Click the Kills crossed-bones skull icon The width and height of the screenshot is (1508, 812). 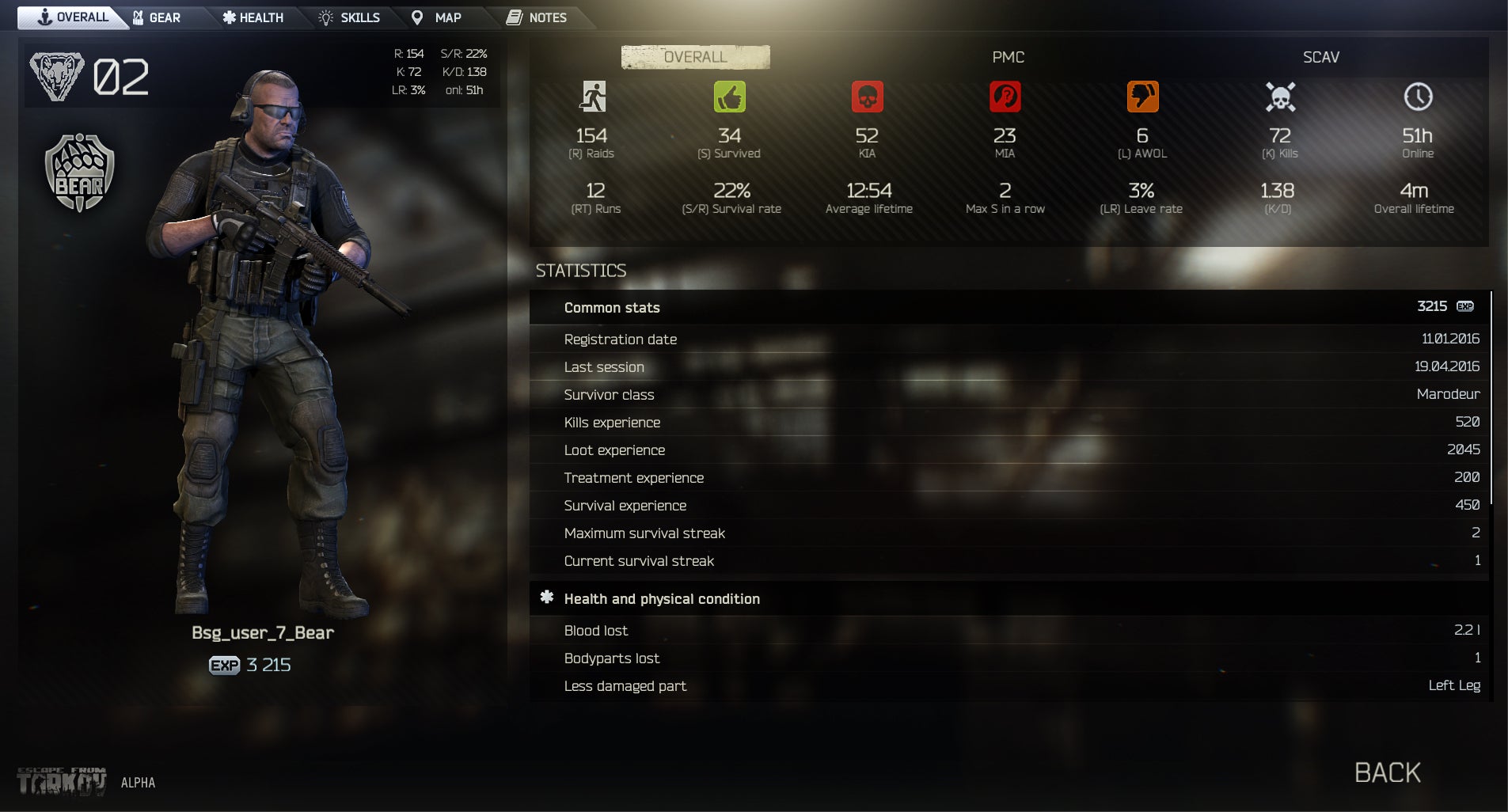(1278, 97)
